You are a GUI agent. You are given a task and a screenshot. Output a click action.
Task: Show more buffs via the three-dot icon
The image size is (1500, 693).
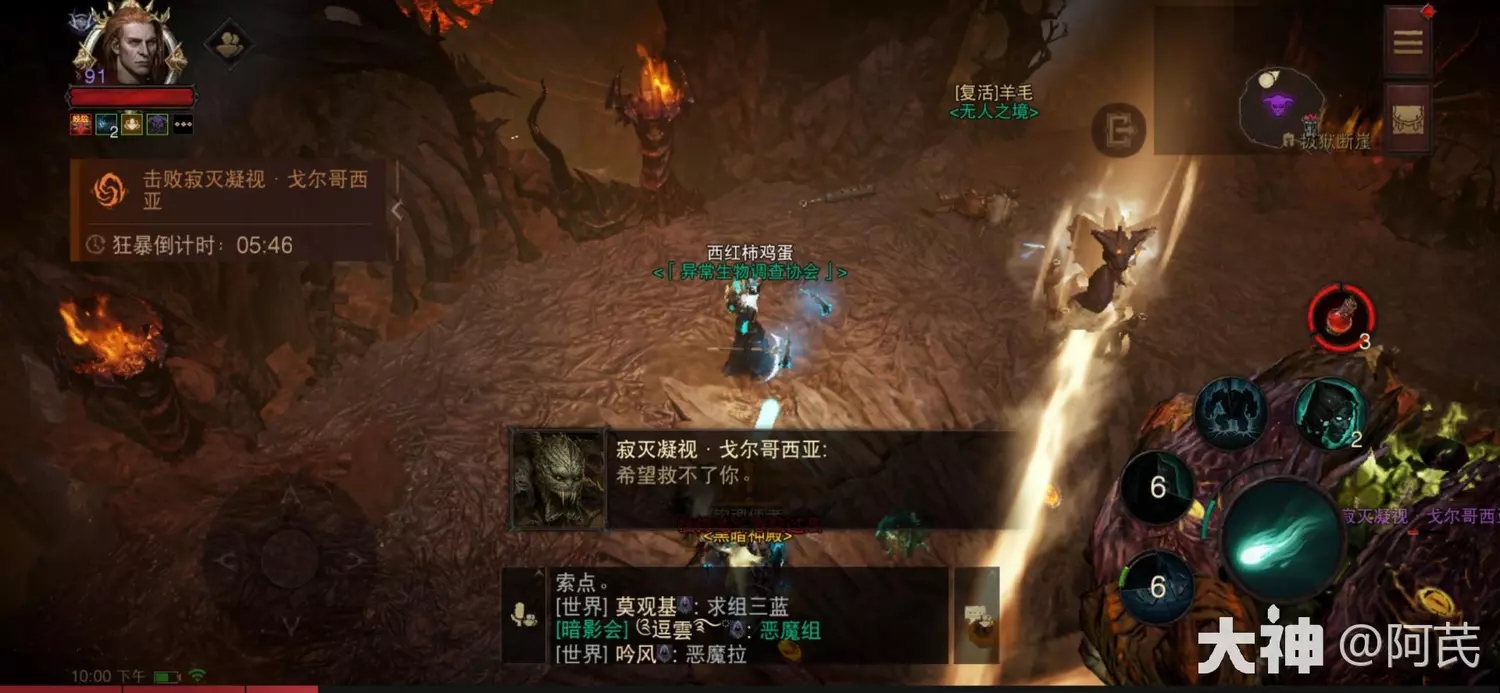pos(183,124)
